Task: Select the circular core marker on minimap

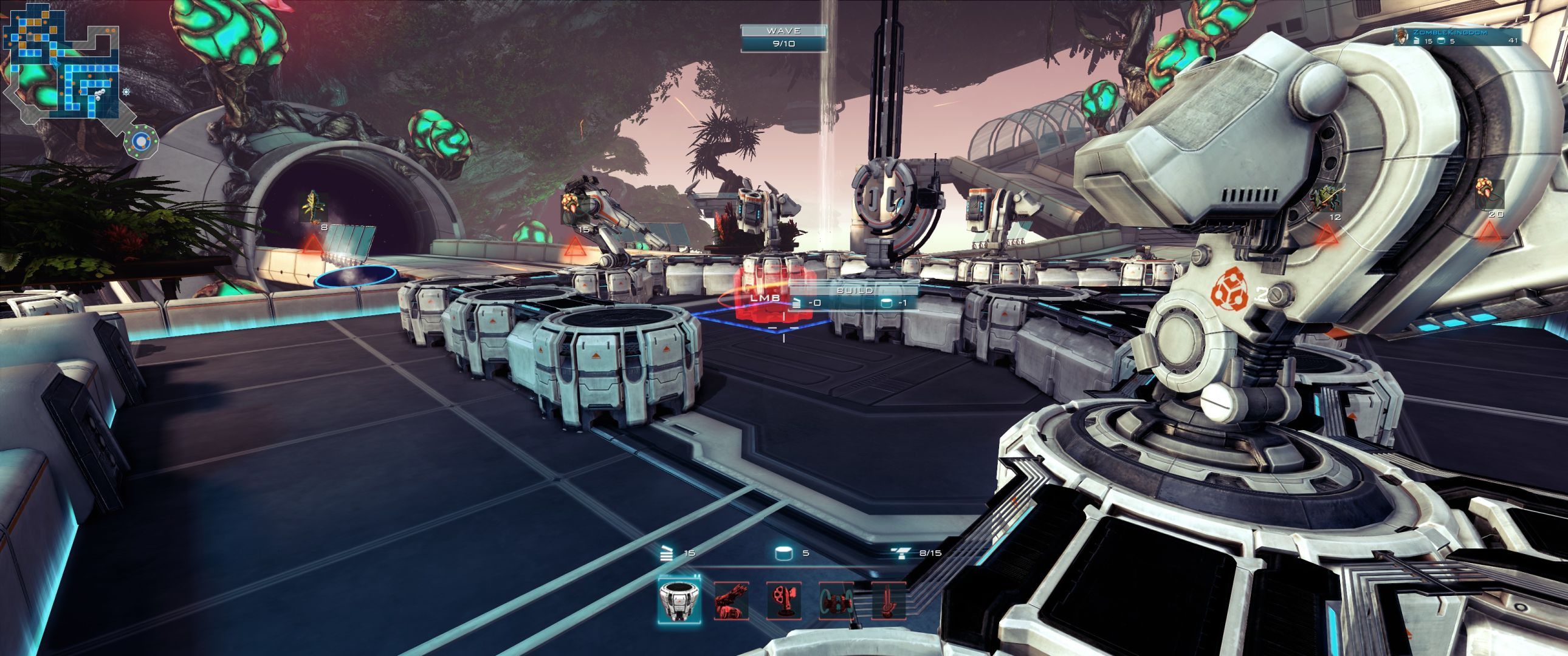Action: point(141,142)
